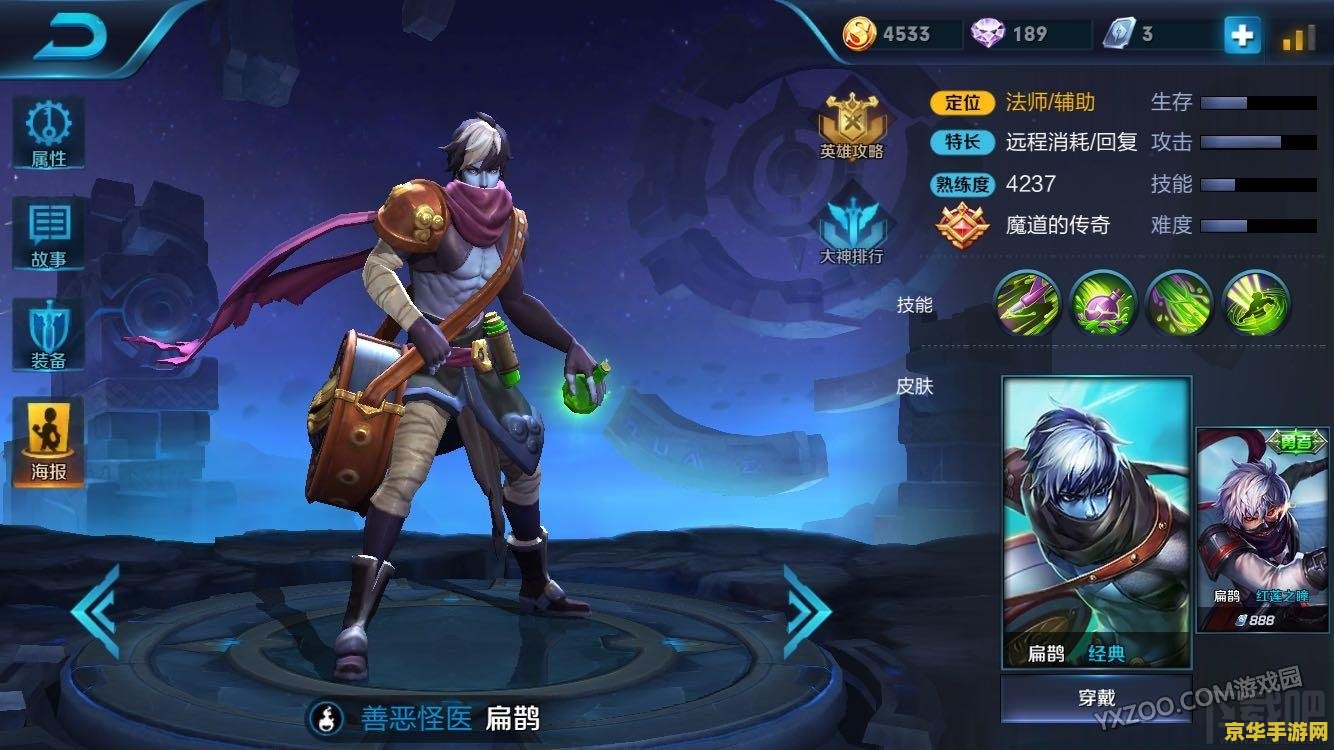The width and height of the screenshot is (1334, 750).
Task: Go to next hero with right arrow
Action: pyautogui.click(x=806, y=614)
